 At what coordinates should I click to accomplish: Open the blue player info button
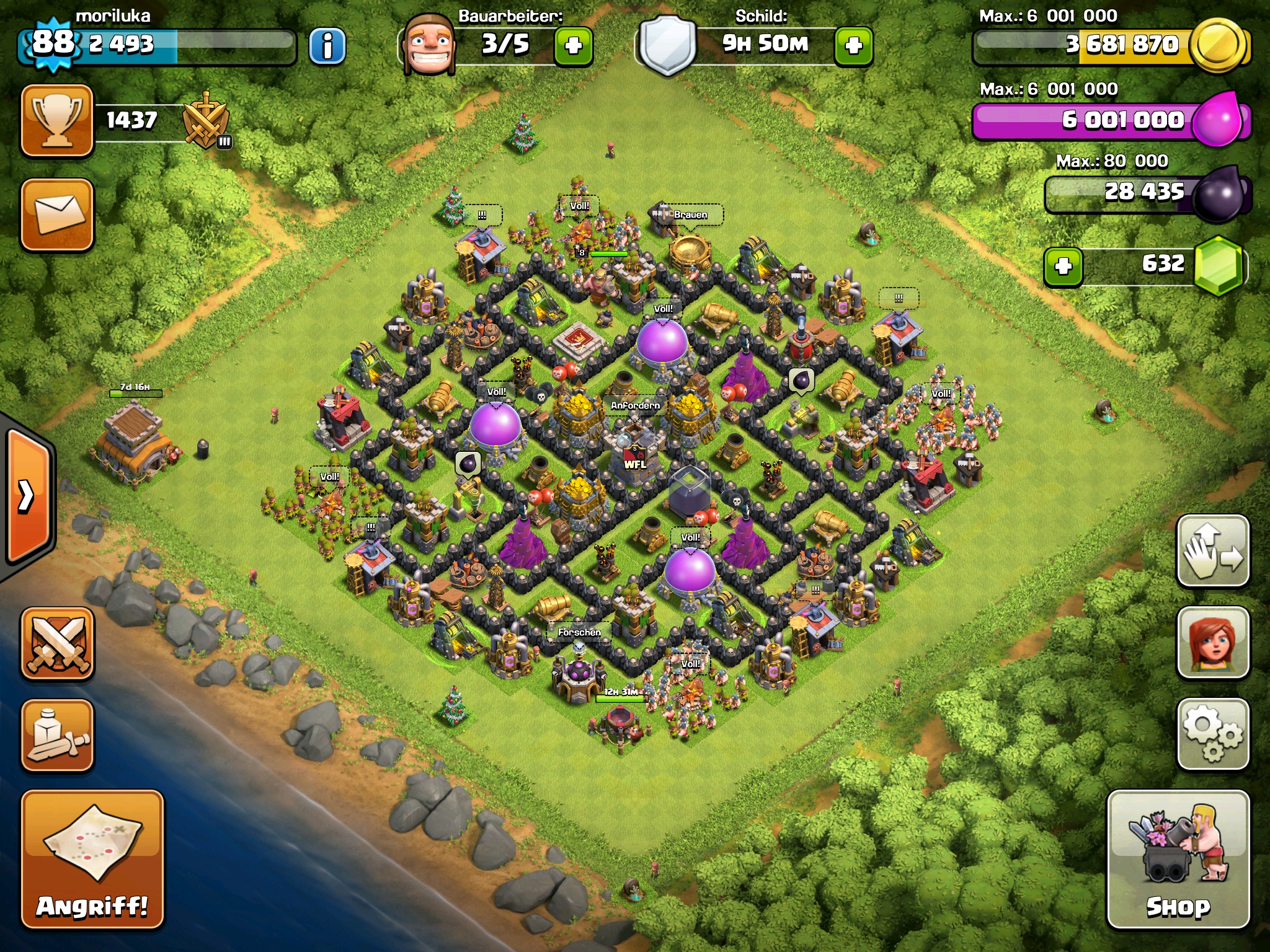pos(327,45)
